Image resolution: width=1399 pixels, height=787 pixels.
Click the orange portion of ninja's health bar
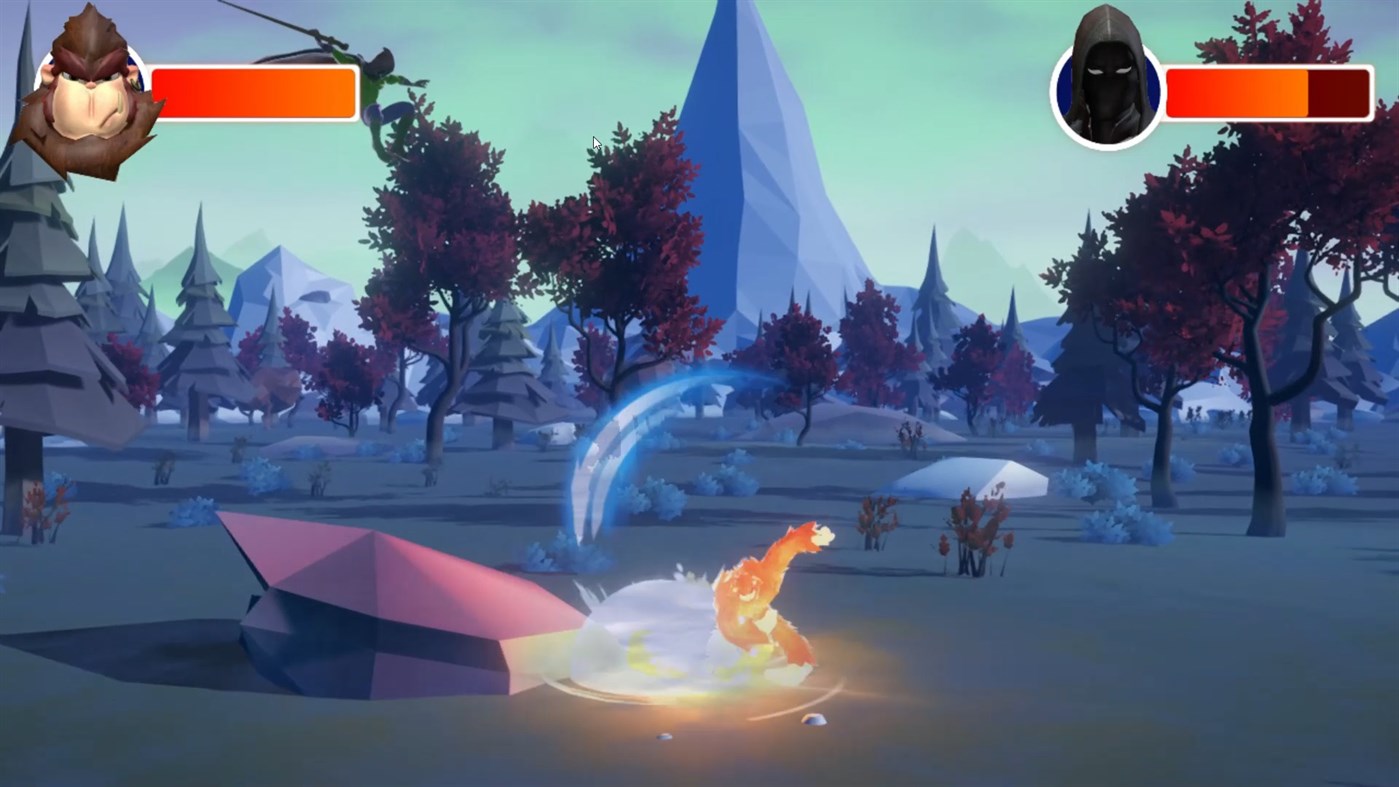click(x=1235, y=90)
